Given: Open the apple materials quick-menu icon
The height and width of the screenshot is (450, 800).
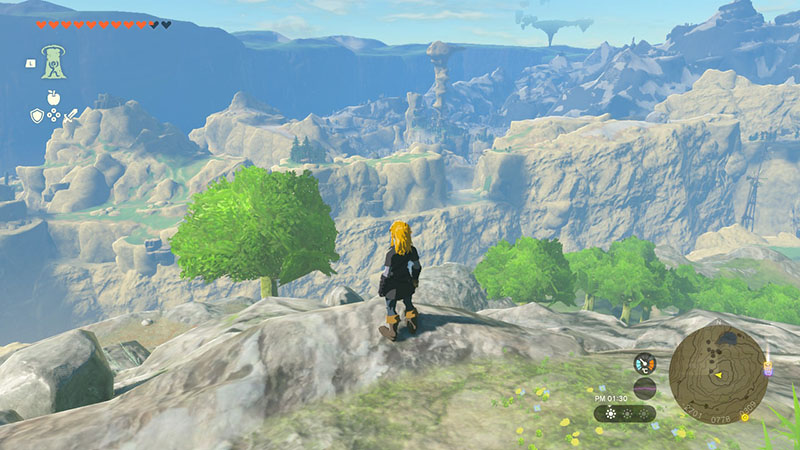Looking at the screenshot, I should [x=53, y=98].
